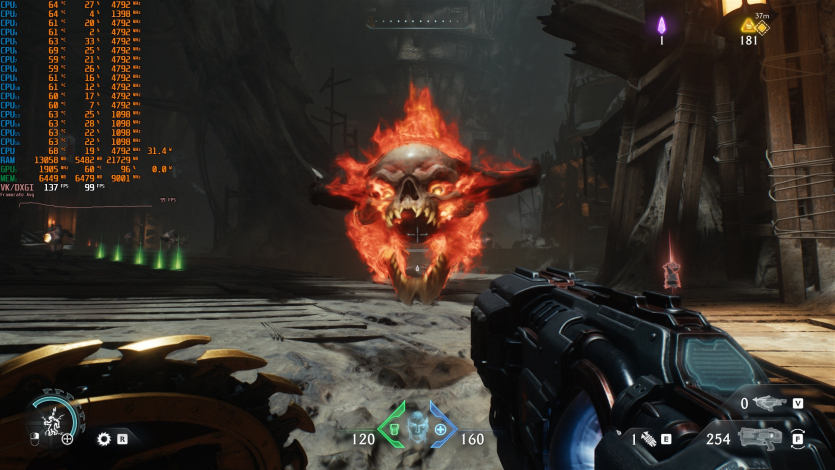The width and height of the screenshot is (835, 470).
Task: Select the secondary crossbow weapon icon
Action: (x=770, y=403)
